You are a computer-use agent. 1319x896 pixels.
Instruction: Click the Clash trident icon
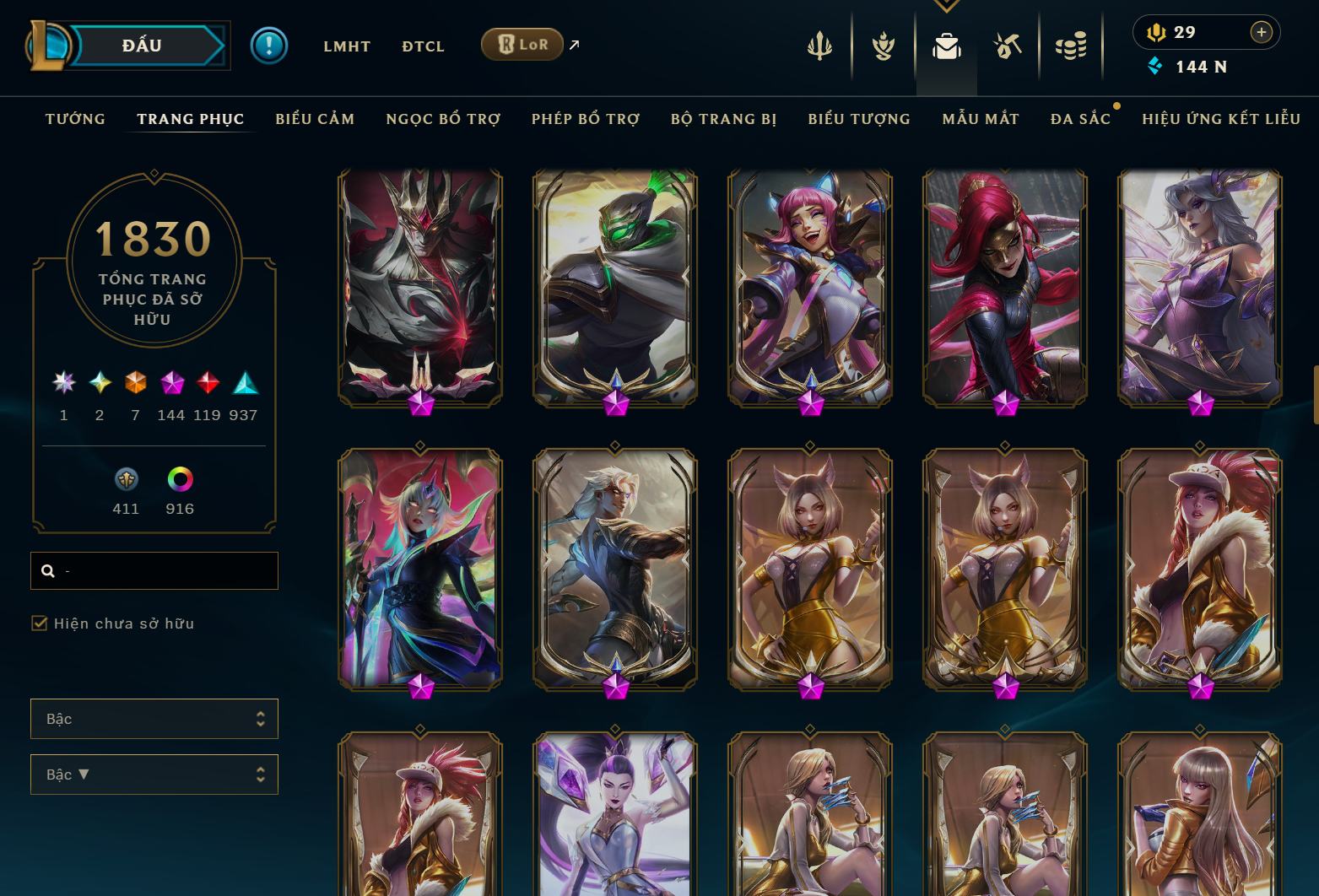(x=819, y=46)
